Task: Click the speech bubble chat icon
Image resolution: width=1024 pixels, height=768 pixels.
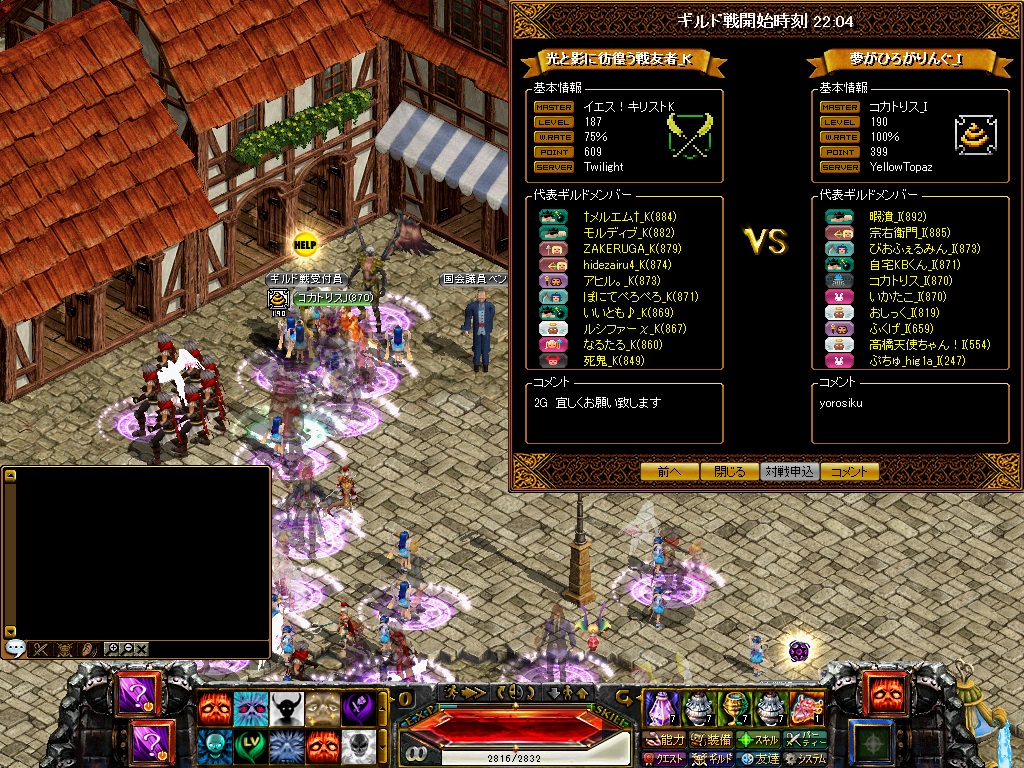Action: pyautogui.click(x=15, y=649)
